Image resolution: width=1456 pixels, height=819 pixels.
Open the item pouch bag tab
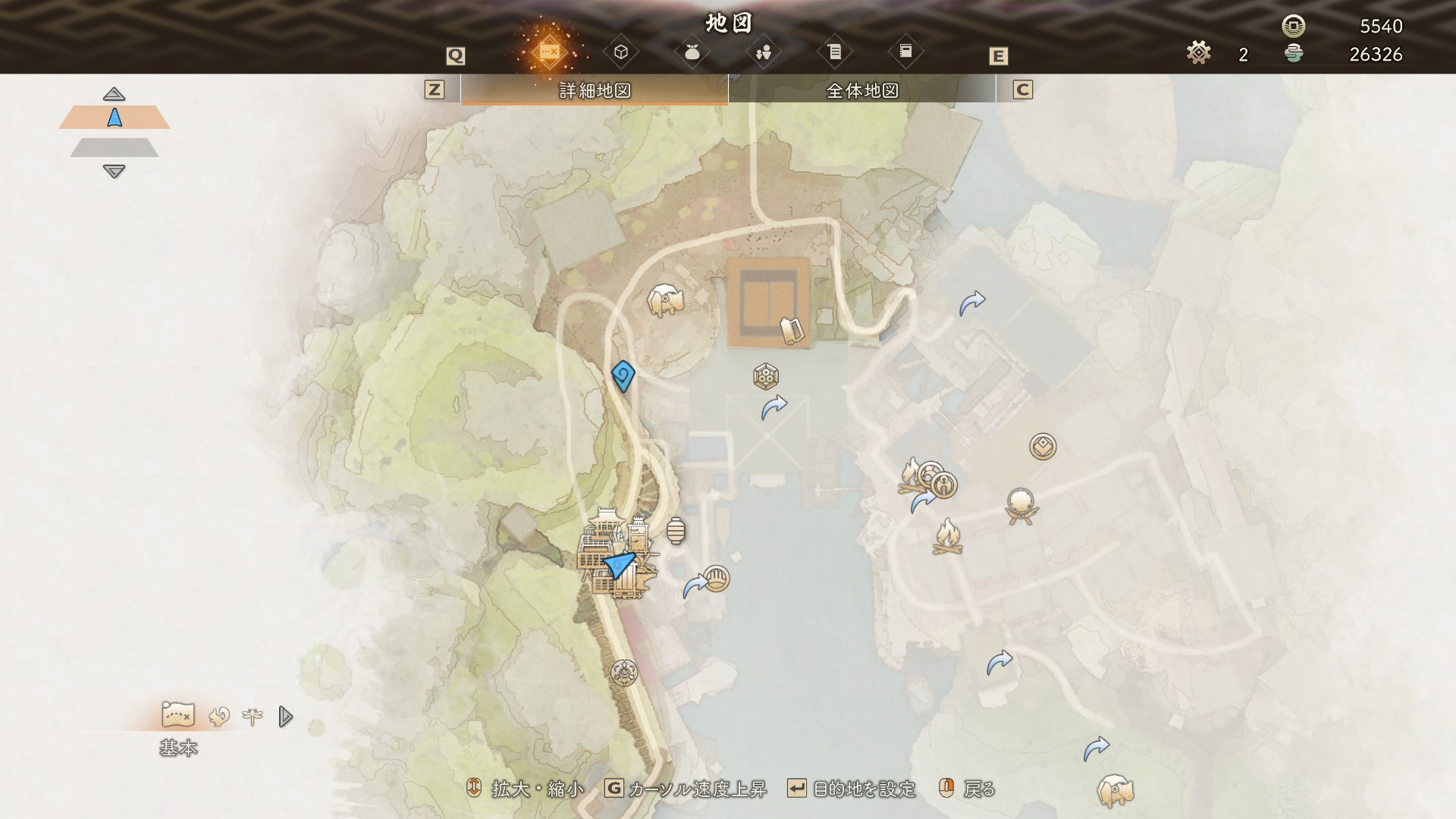[x=692, y=52]
